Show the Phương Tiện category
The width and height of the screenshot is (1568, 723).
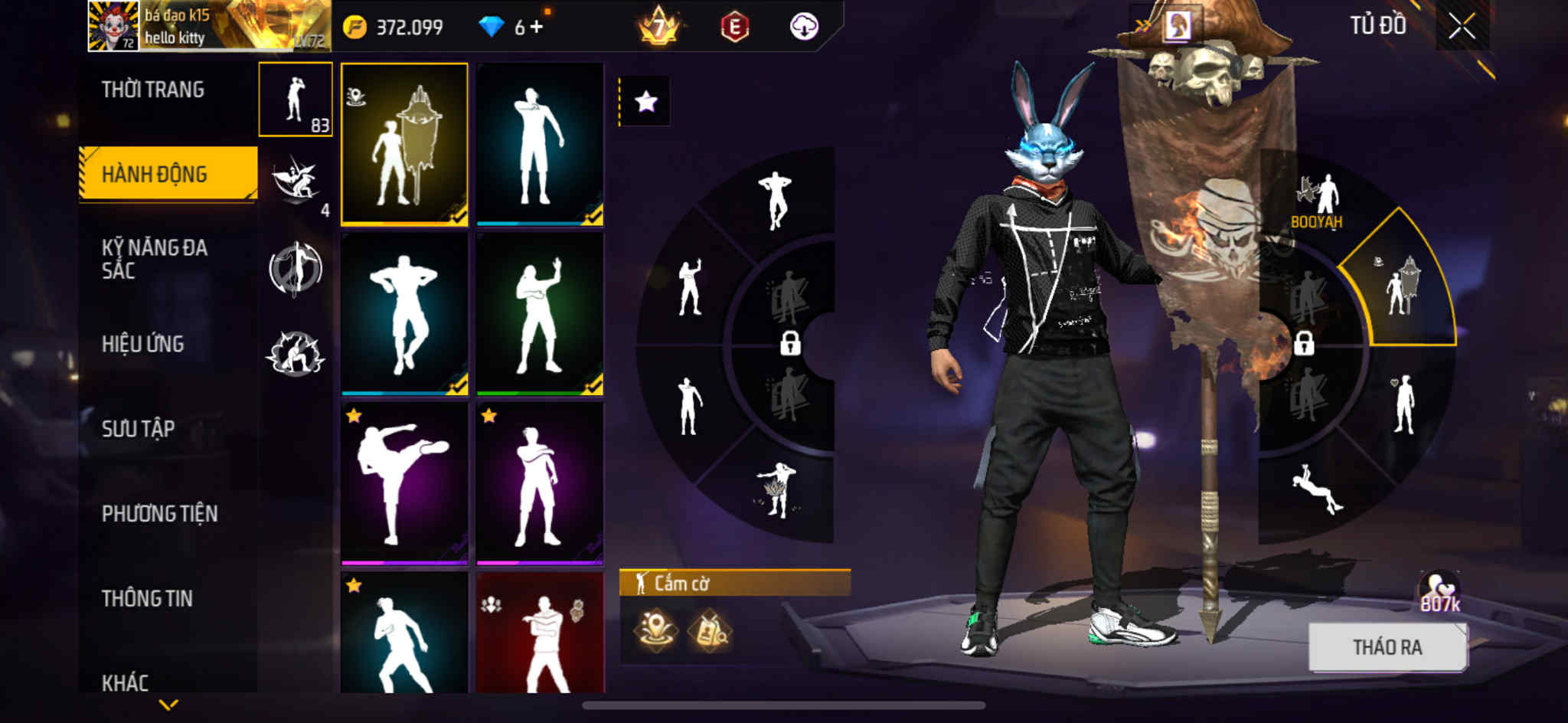point(159,513)
